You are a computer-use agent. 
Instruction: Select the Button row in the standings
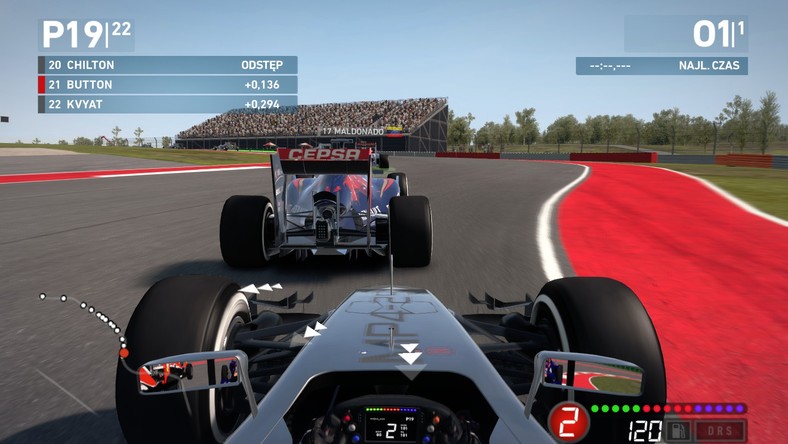(167, 85)
